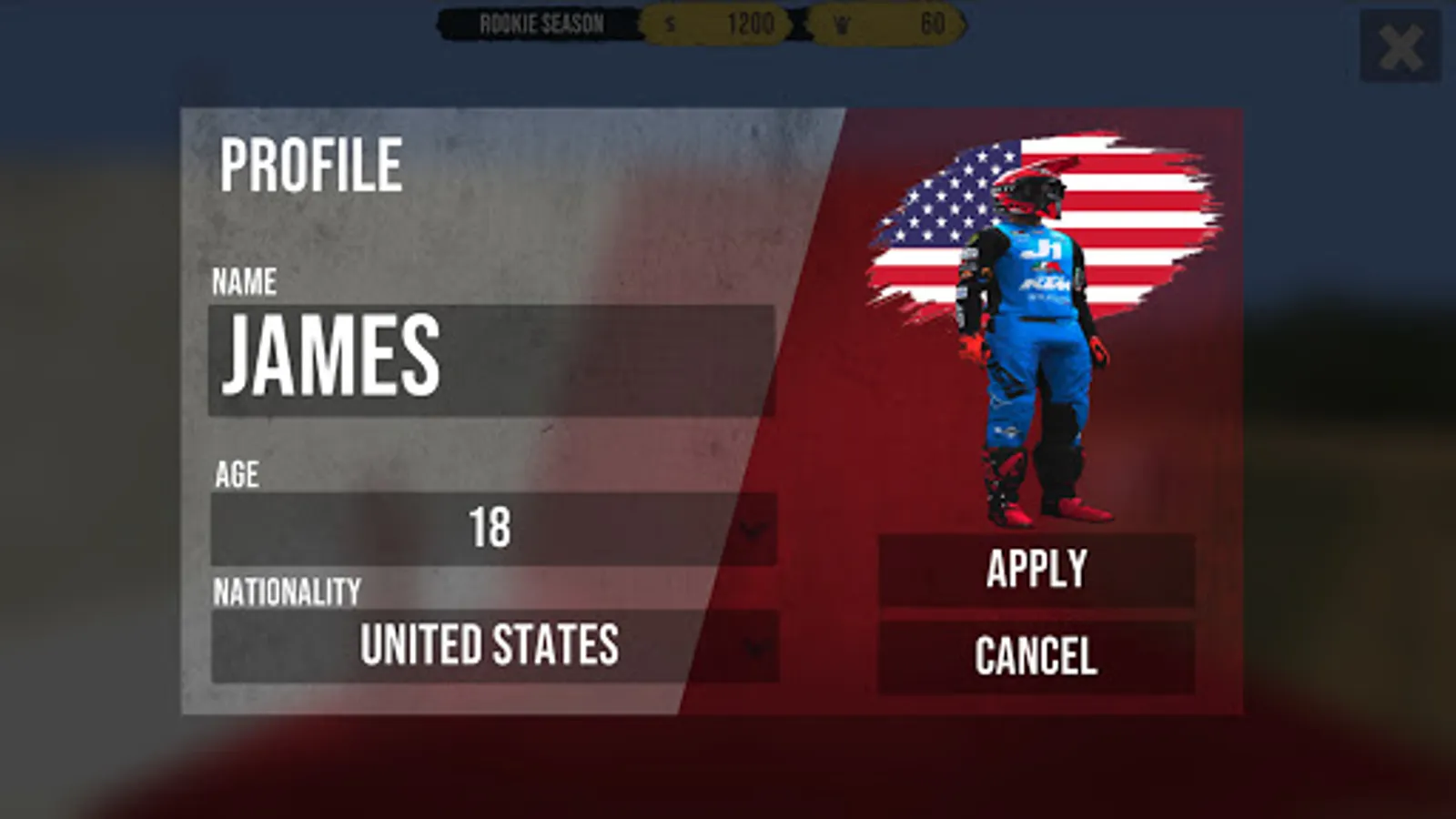The height and width of the screenshot is (819, 1456).
Task: Click the name input showing JAMES
Action: pyautogui.click(x=491, y=359)
